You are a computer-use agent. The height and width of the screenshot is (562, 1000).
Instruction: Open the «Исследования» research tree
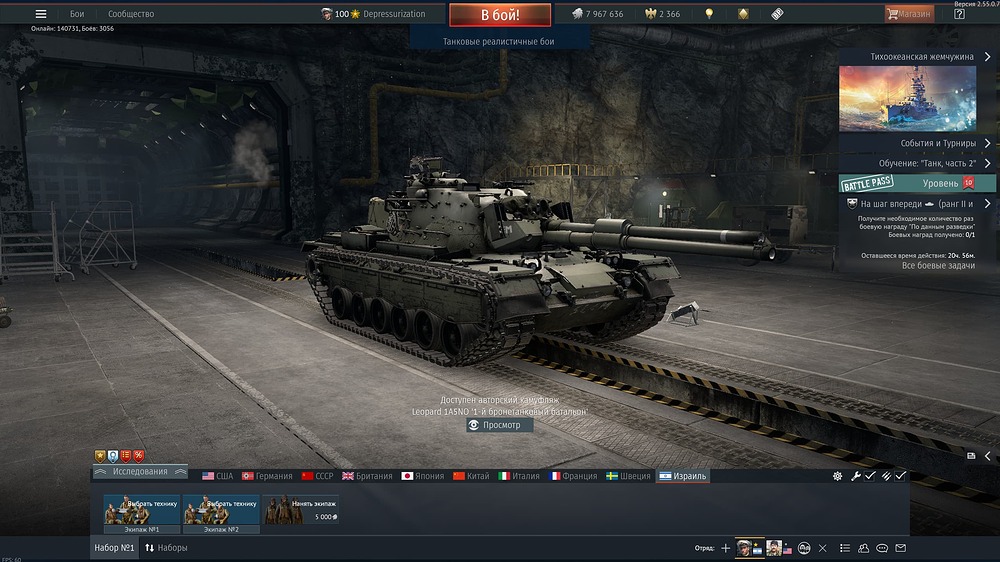tap(140, 471)
